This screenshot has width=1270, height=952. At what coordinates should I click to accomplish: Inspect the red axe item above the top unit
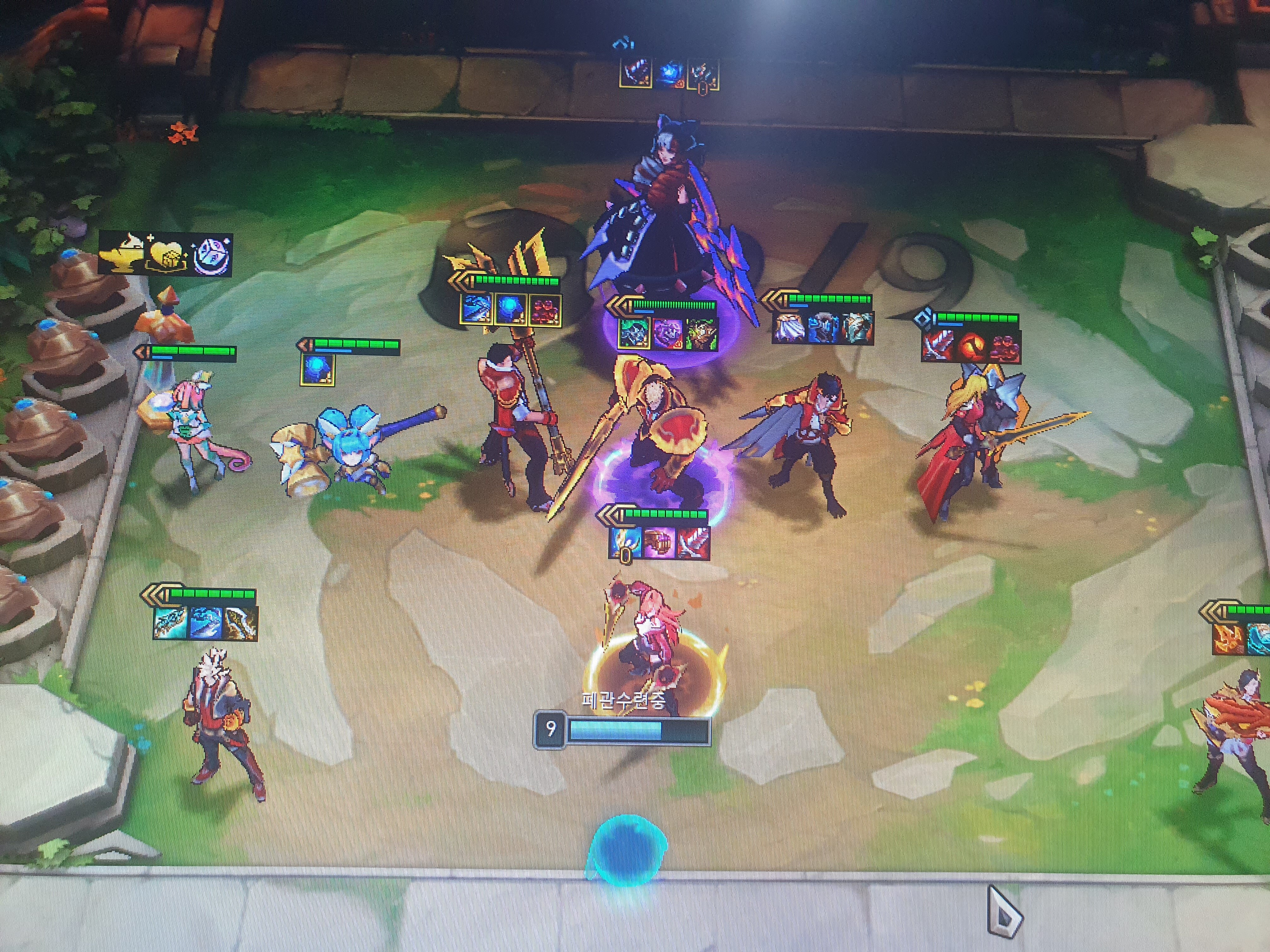click(636, 73)
